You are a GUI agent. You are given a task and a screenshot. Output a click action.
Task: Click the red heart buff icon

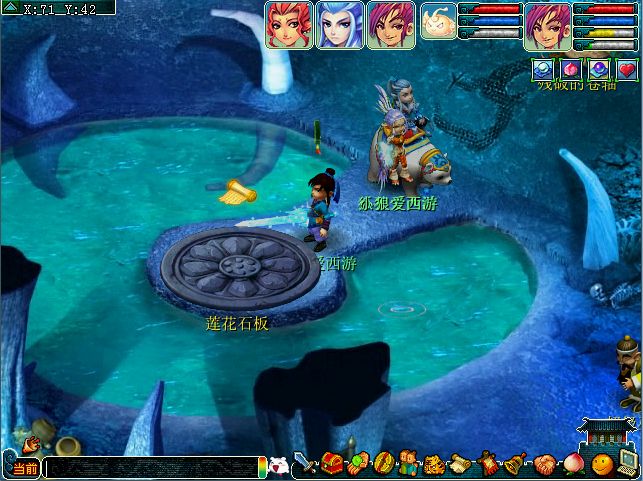[x=627, y=69]
